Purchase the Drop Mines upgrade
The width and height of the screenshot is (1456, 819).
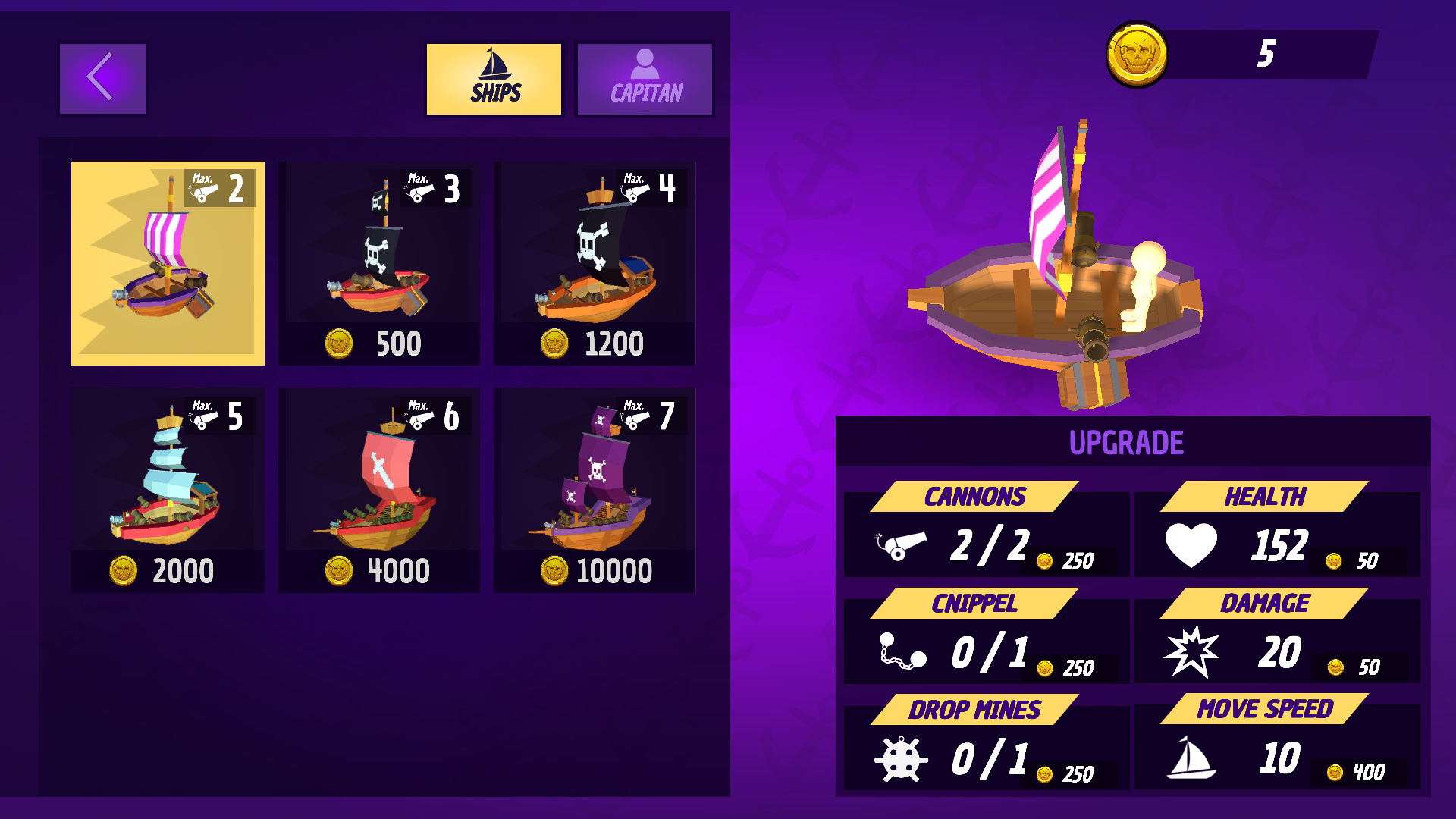1068,773
